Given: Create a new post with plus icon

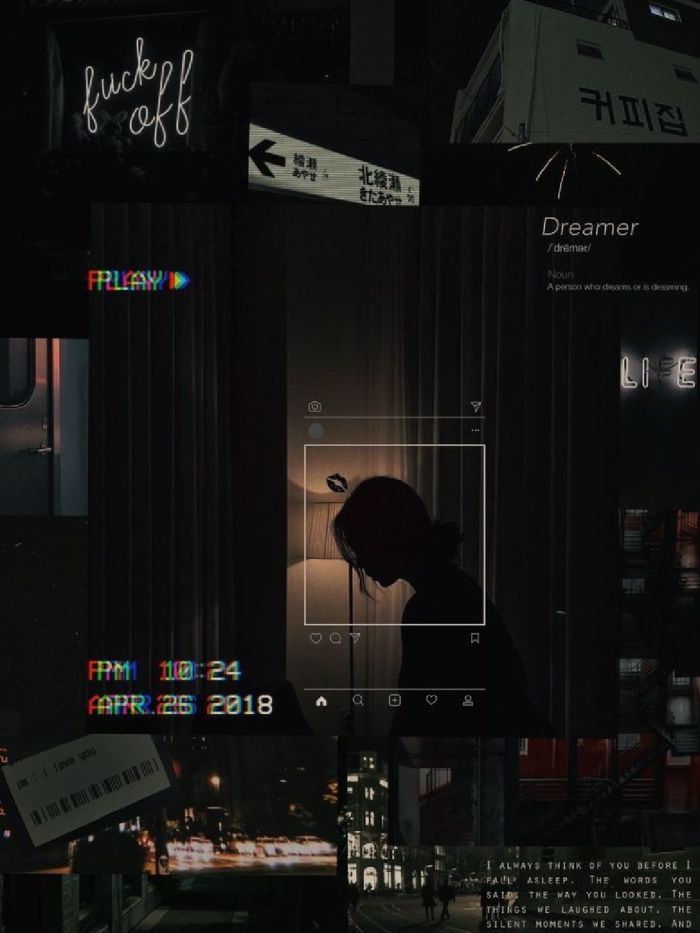Looking at the screenshot, I should pos(395,700).
